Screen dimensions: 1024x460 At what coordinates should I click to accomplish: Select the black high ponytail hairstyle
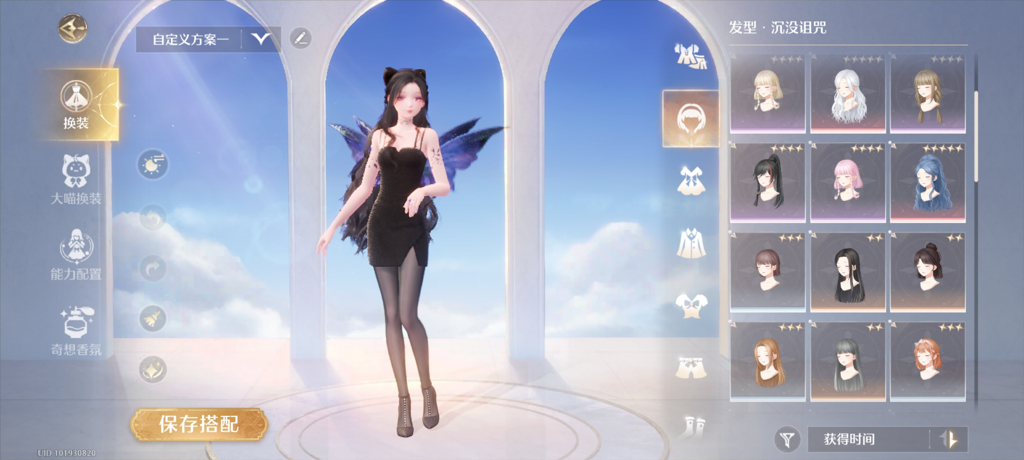(x=768, y=182)
